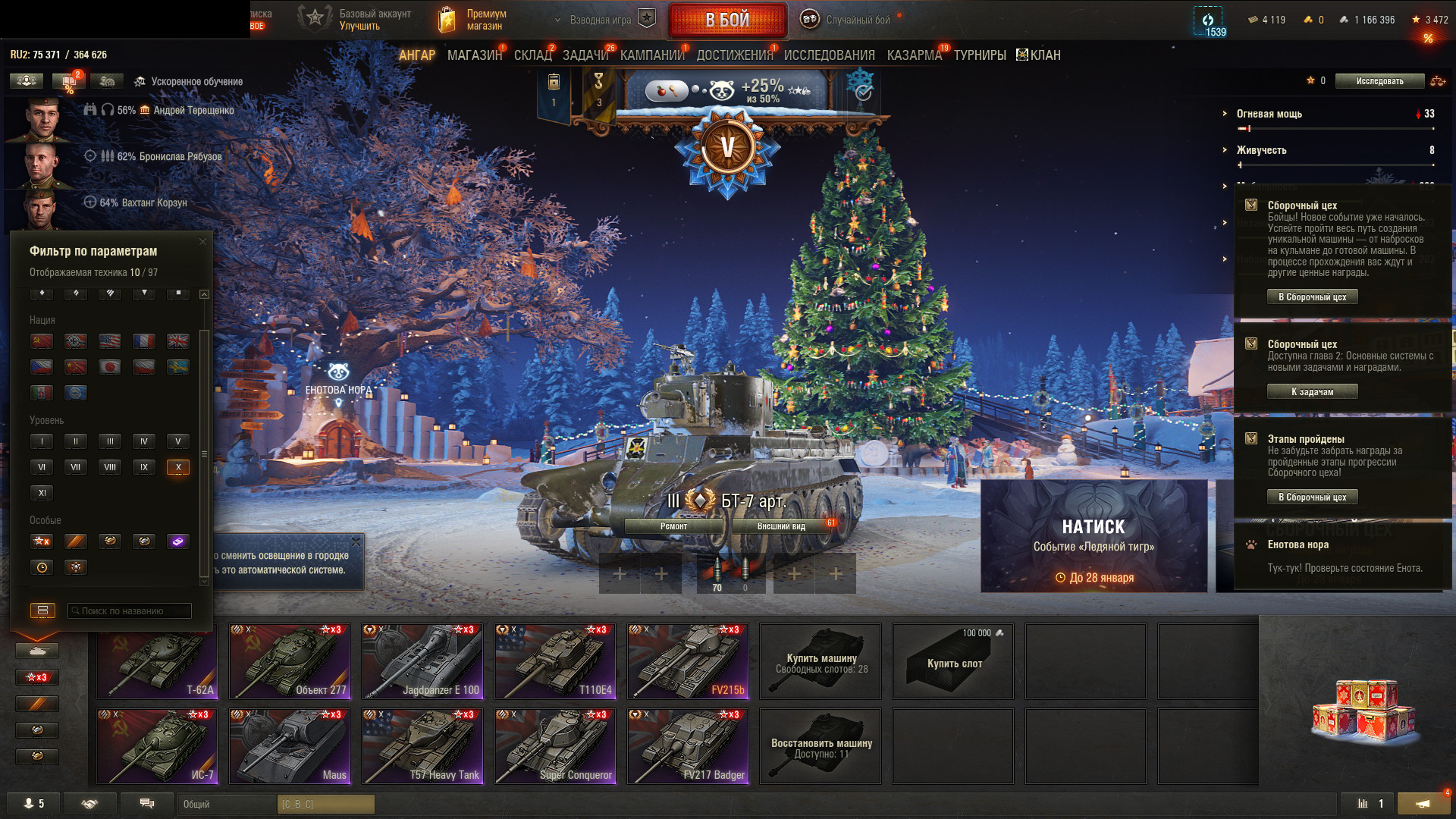1456x819 pixels.
Task: Go to the ТУРНИРЫ tab
Action: click(x=980, y=55)
